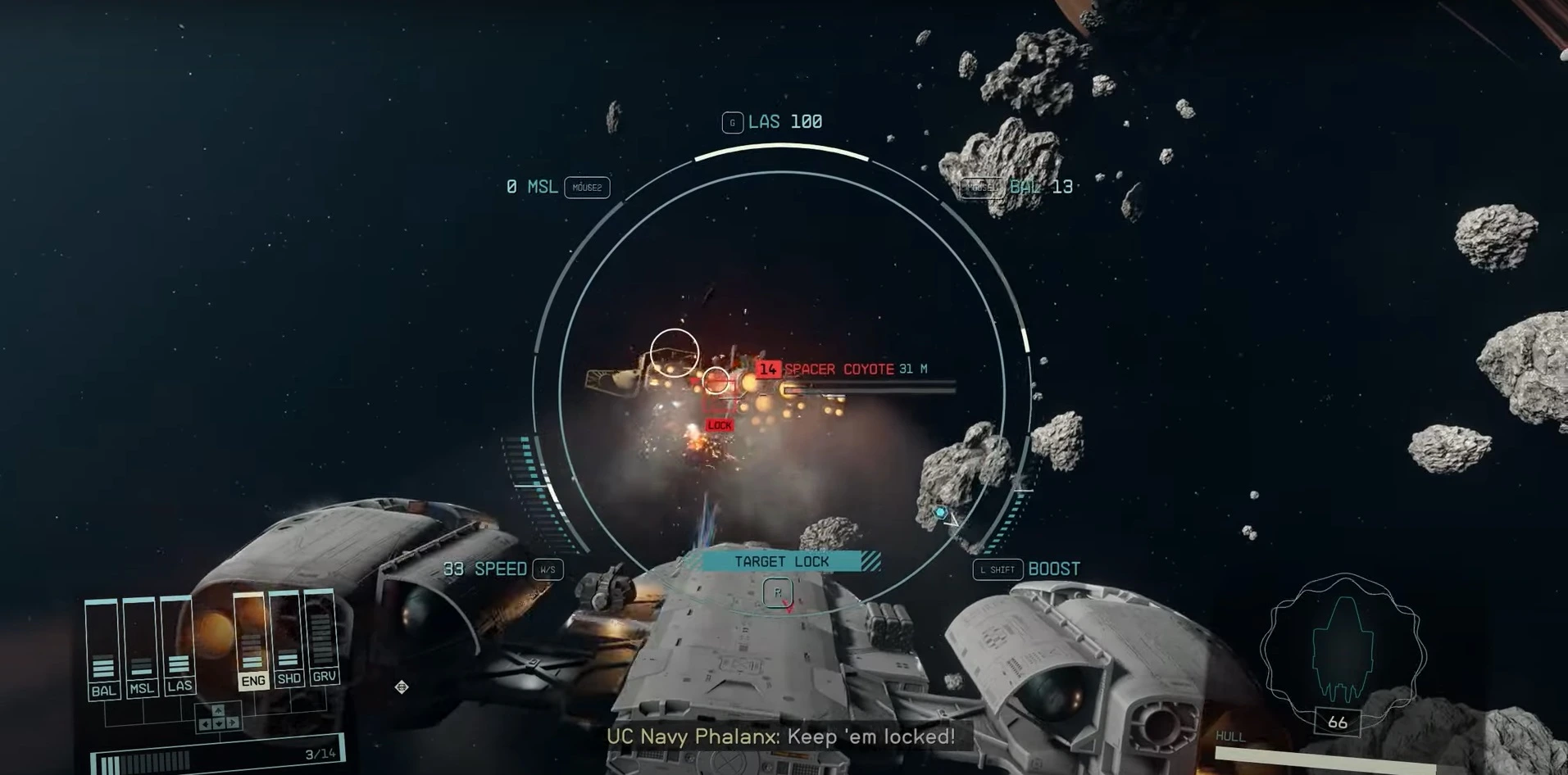Toggle power to the ENG system
Screen dimensions: 1568x775
254,679
